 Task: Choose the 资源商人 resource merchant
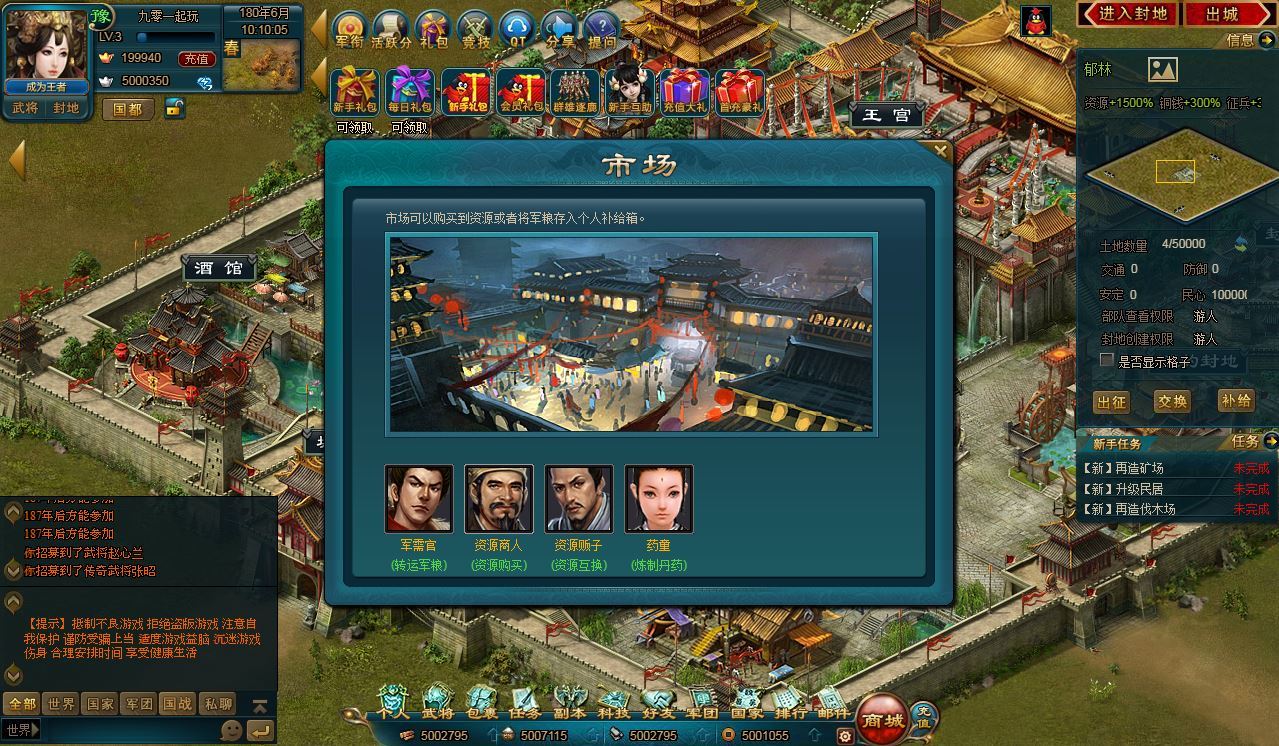click(x=499, y=498)
